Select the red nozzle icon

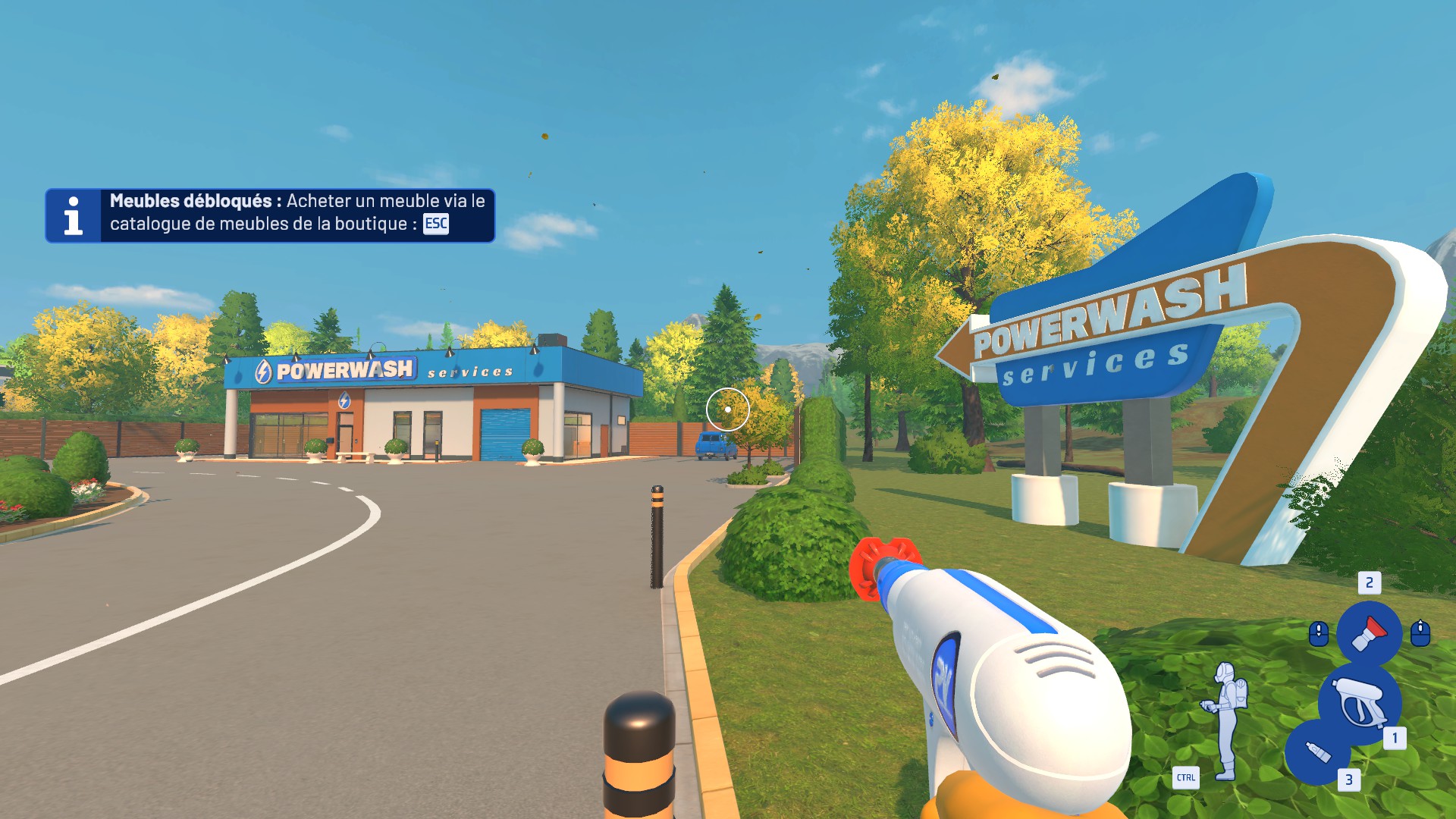click(1369, 632)
